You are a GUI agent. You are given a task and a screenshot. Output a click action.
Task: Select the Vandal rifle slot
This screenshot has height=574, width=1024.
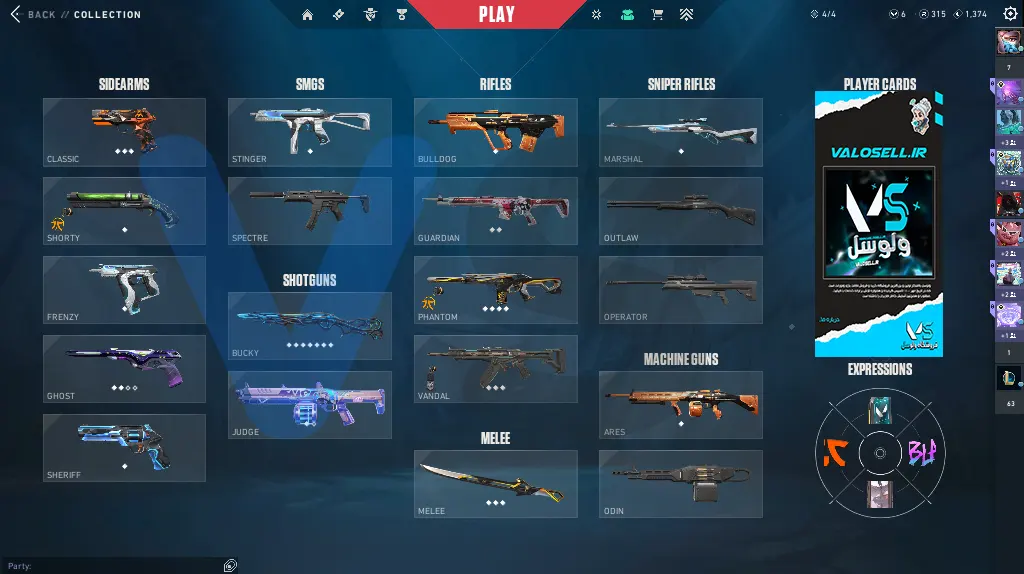coord(495,369)
